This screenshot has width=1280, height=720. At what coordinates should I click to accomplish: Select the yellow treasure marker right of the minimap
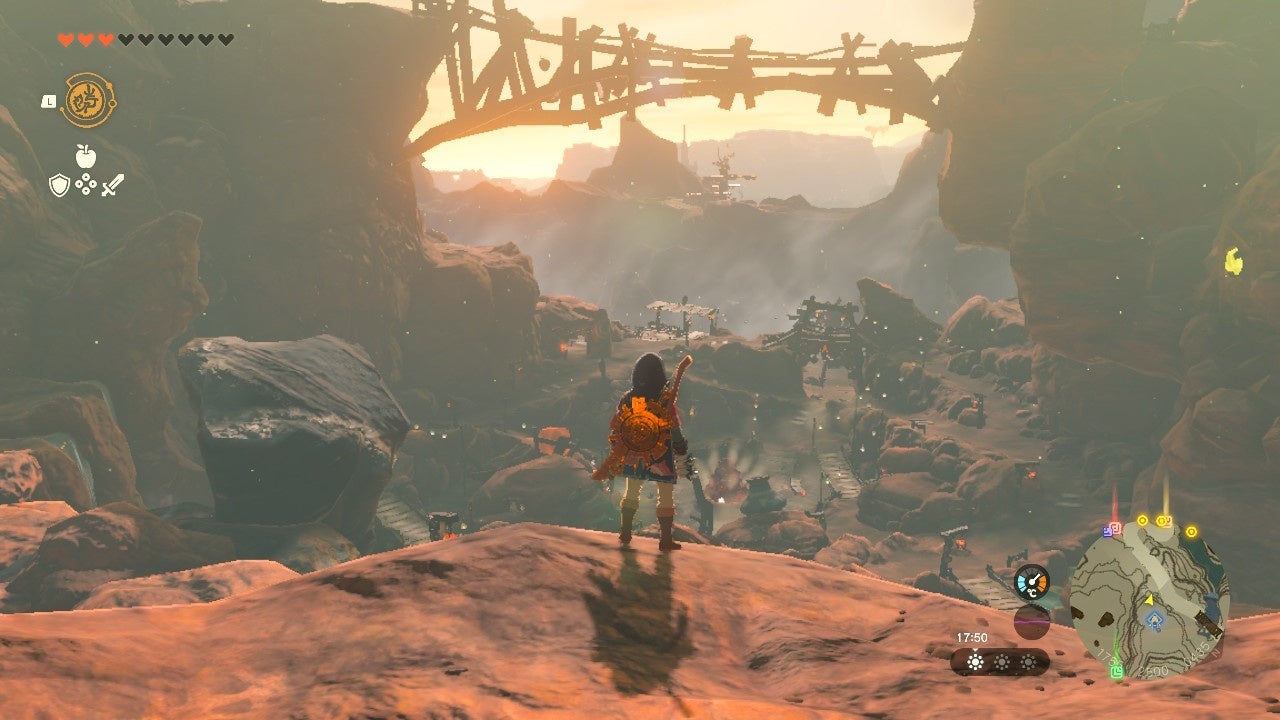pyautogui.click(x=1191, y=531)
